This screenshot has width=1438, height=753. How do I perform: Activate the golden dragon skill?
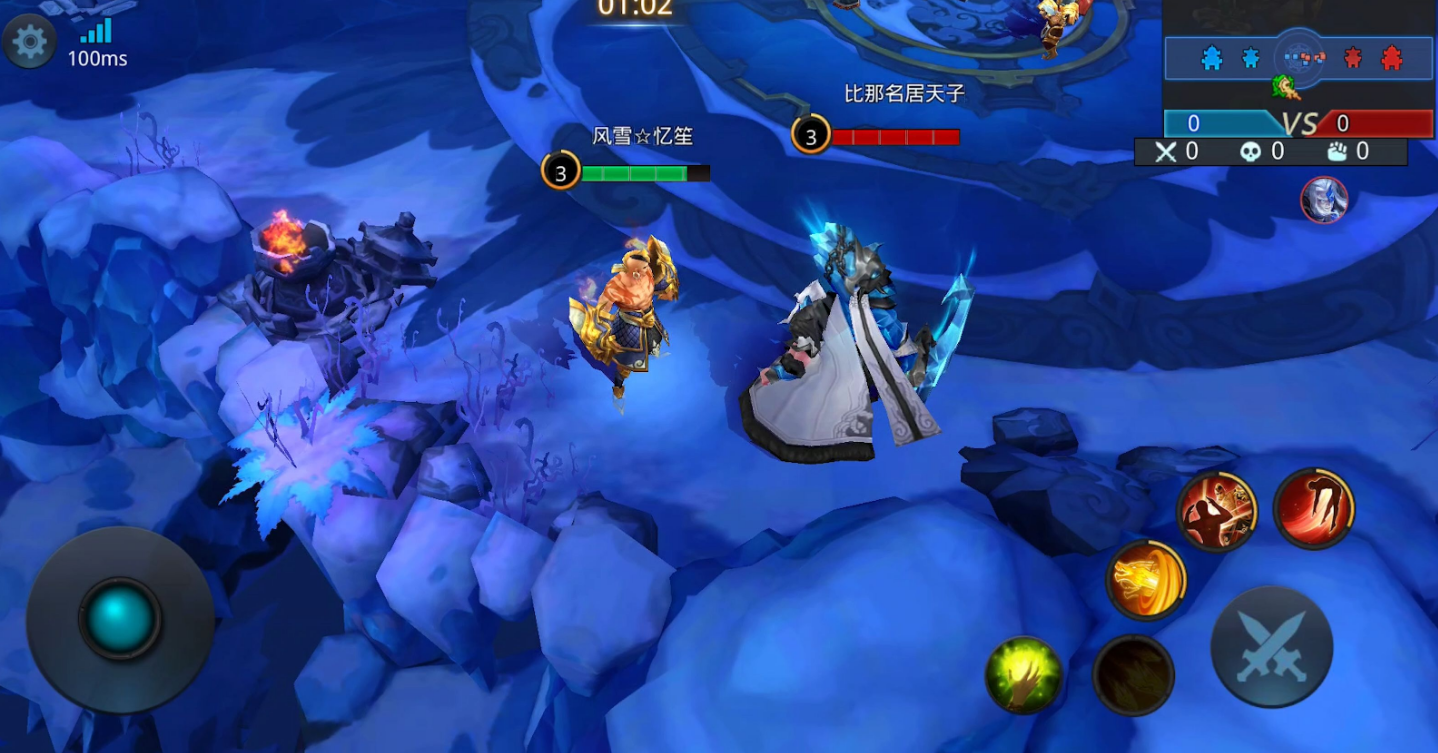1145,579
